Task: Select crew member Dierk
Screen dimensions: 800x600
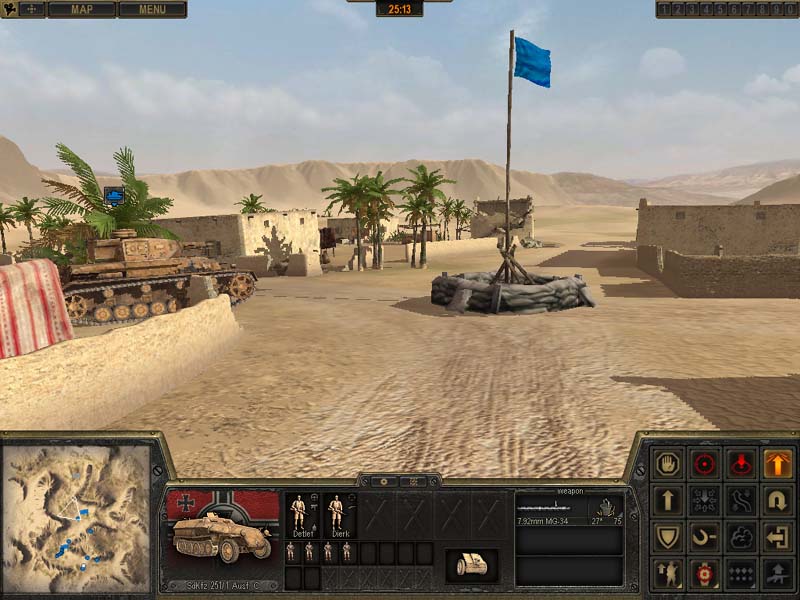Action: pyautogui.click(x=336, y=512)
